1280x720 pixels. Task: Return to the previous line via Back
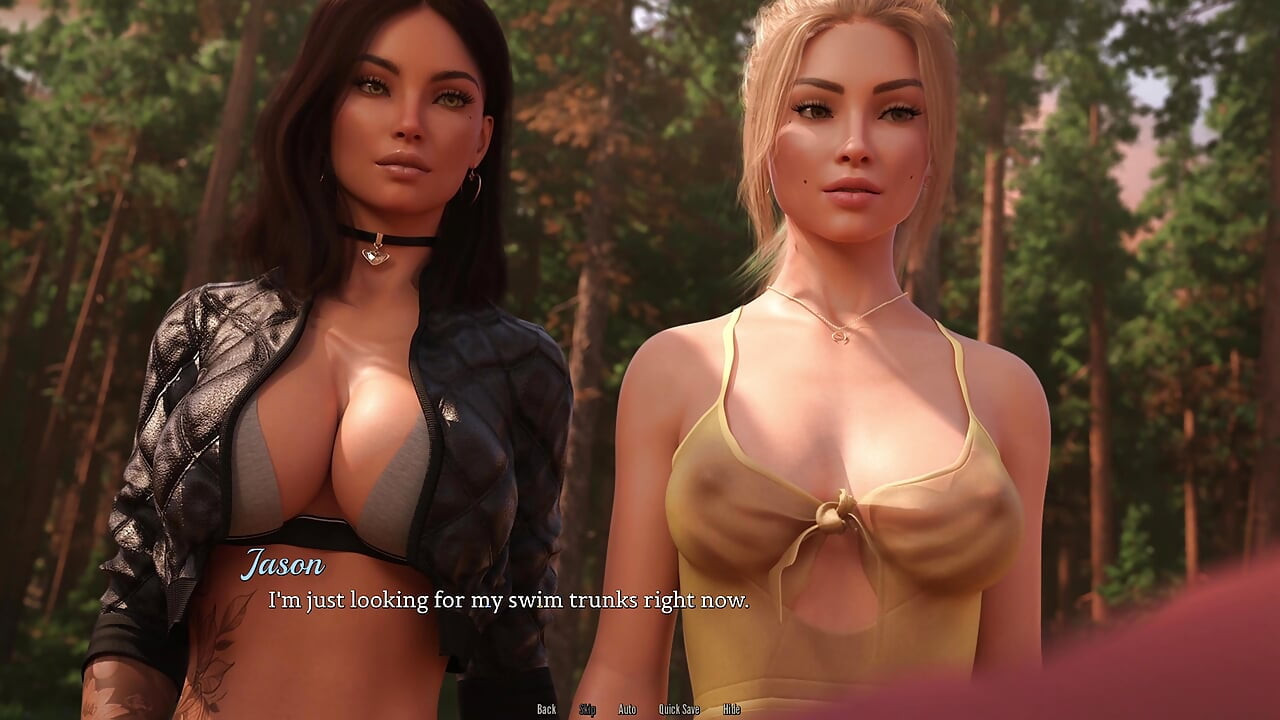click(x=546, y=709)
